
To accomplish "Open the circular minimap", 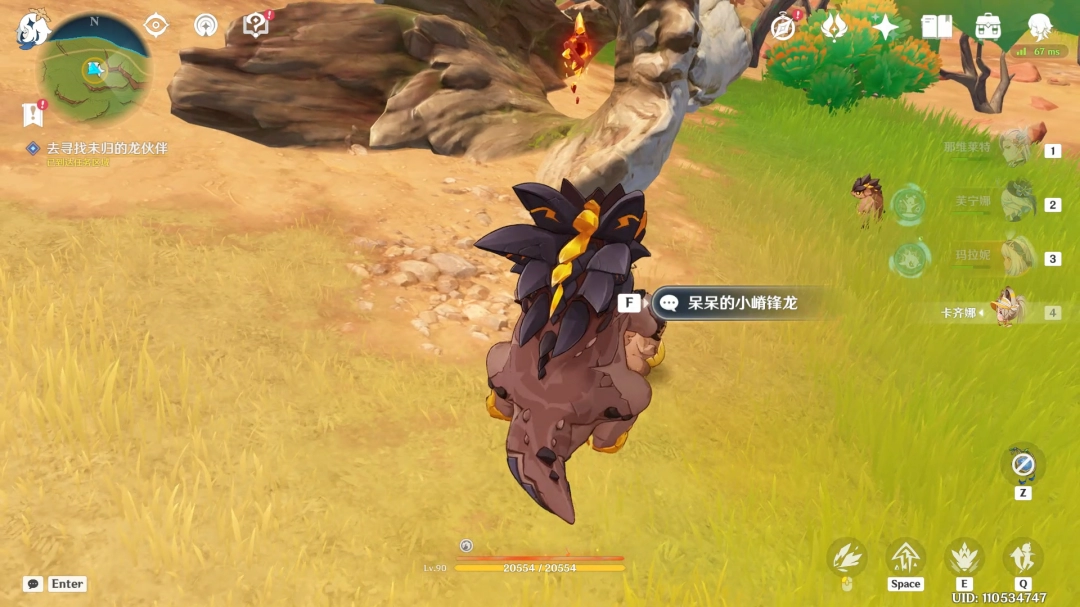I will pos(94,69).
